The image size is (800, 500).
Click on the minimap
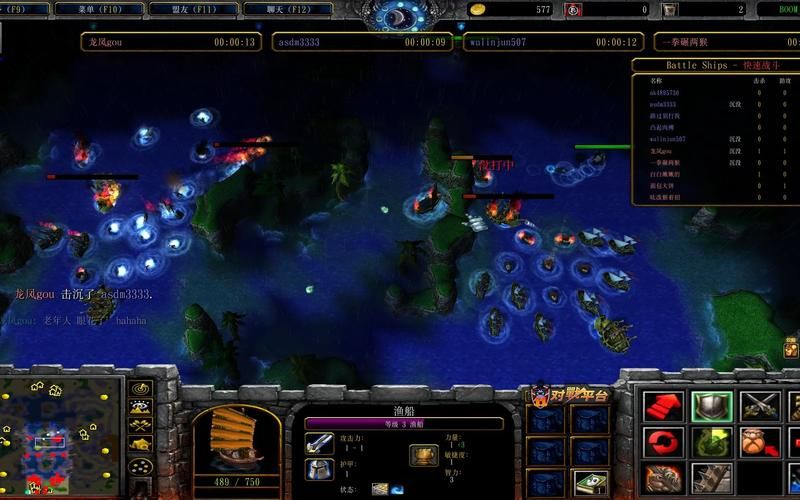(x=62, y=437)
